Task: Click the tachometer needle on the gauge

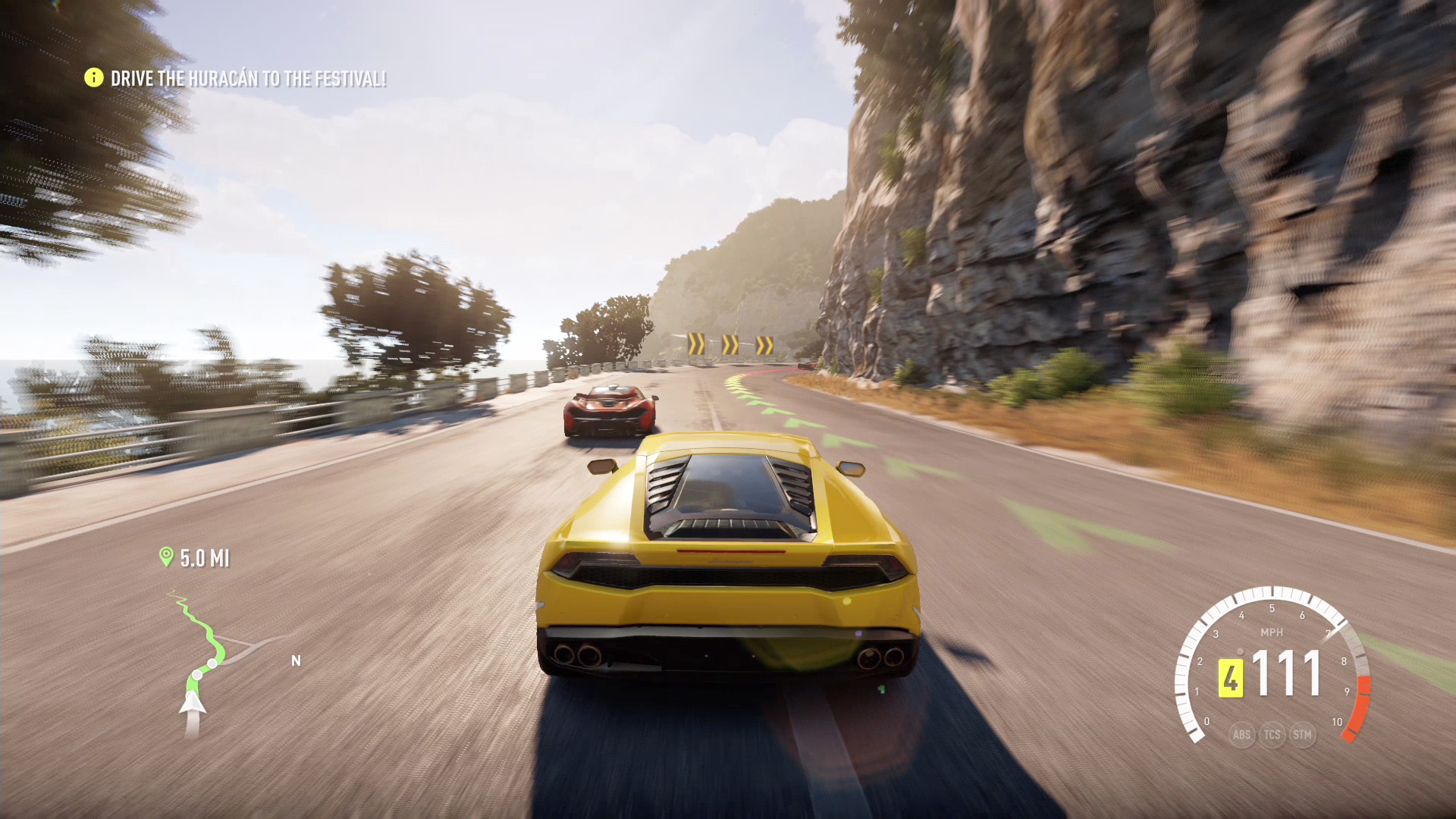Action: click(x=1332, y=632)
